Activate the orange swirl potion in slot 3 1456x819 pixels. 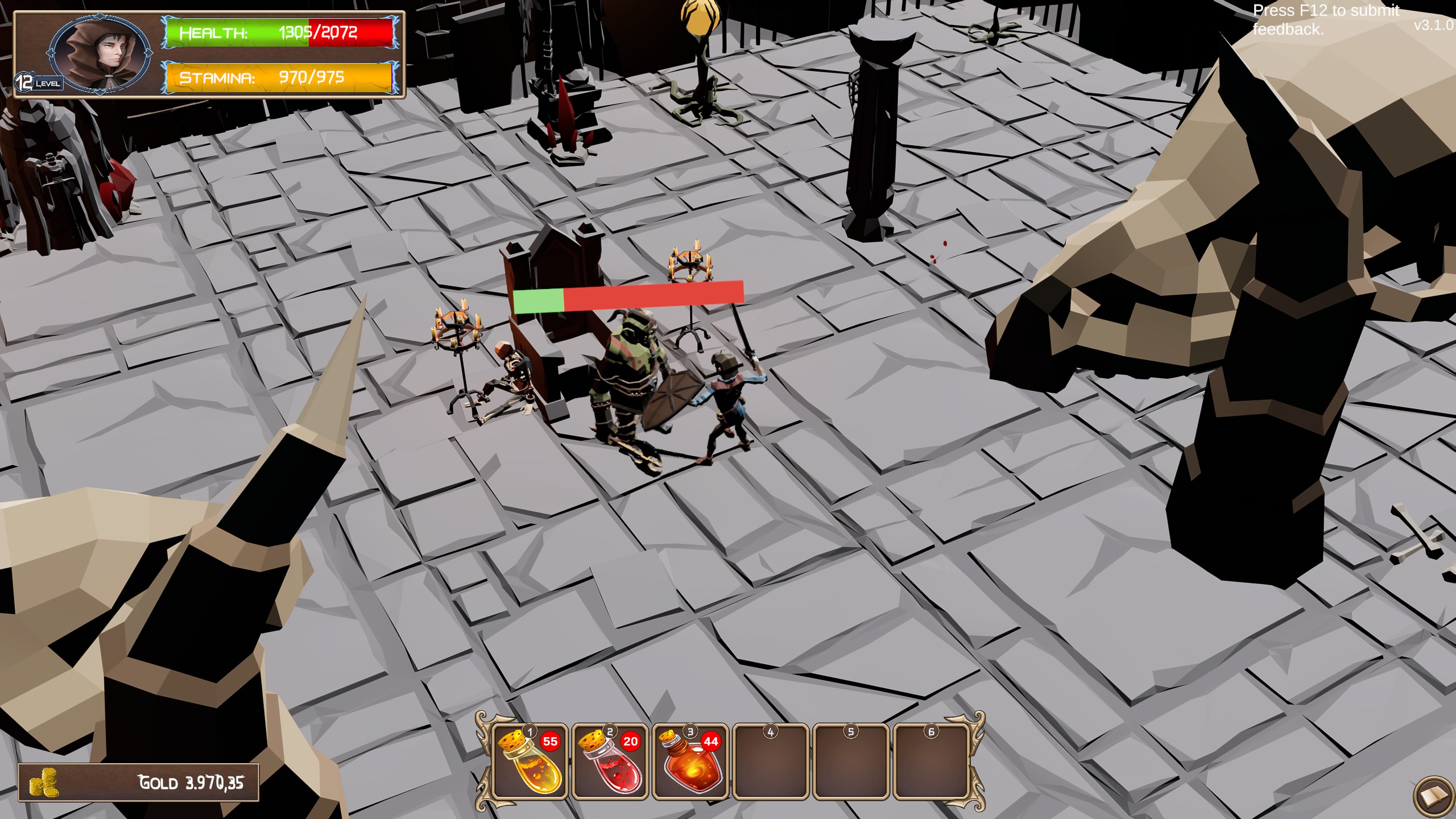690,762
